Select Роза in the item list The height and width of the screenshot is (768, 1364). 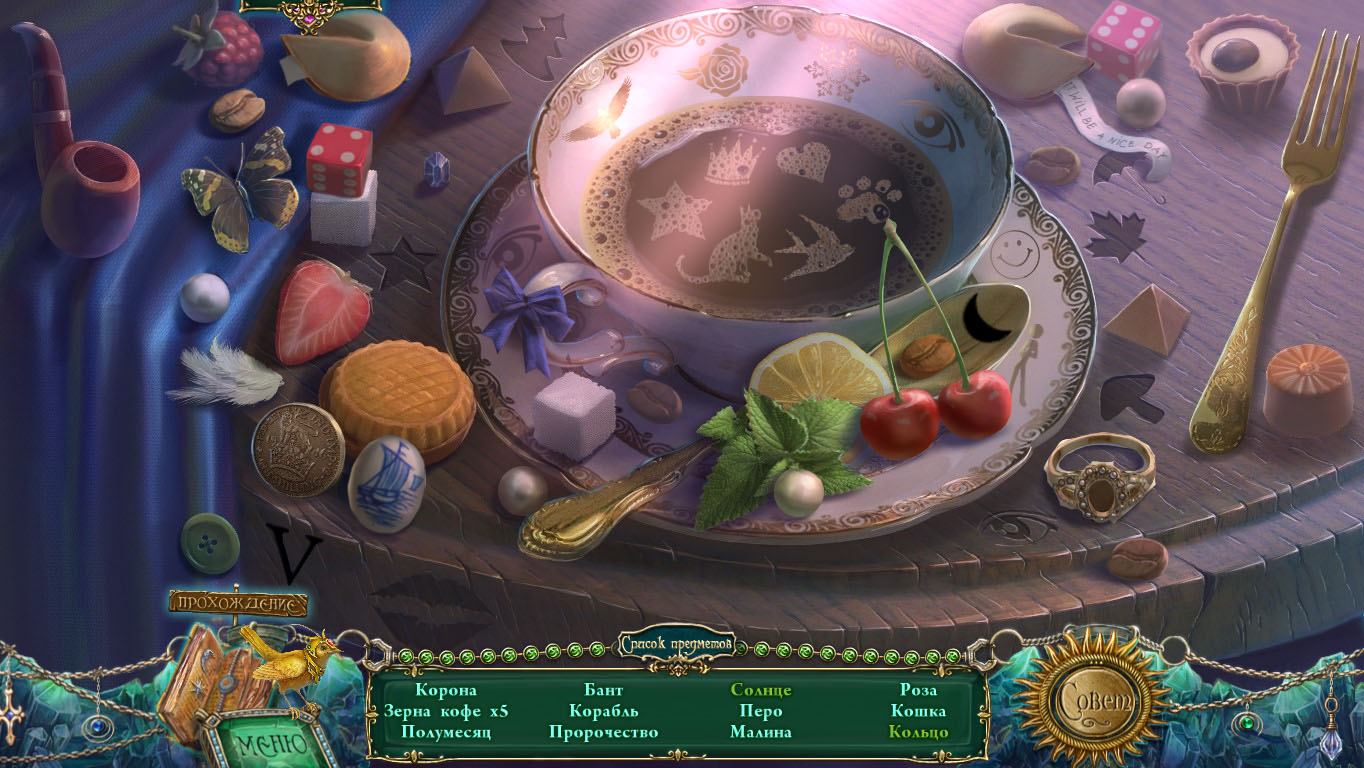click(918, 690)
